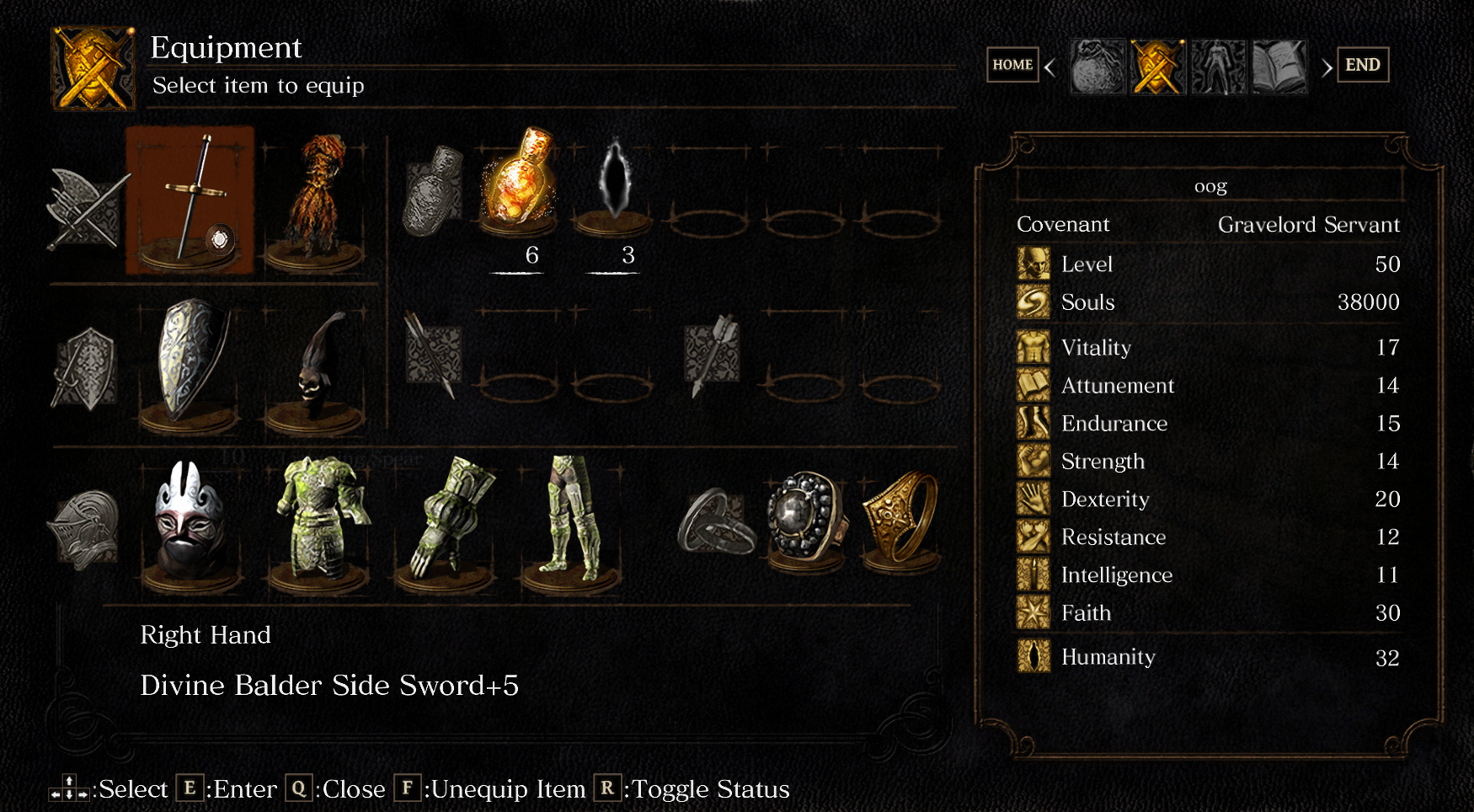Screen dimensions: 1474x812
Task: Open the equipment crossed-swords tab
Action: point(1158,67)
